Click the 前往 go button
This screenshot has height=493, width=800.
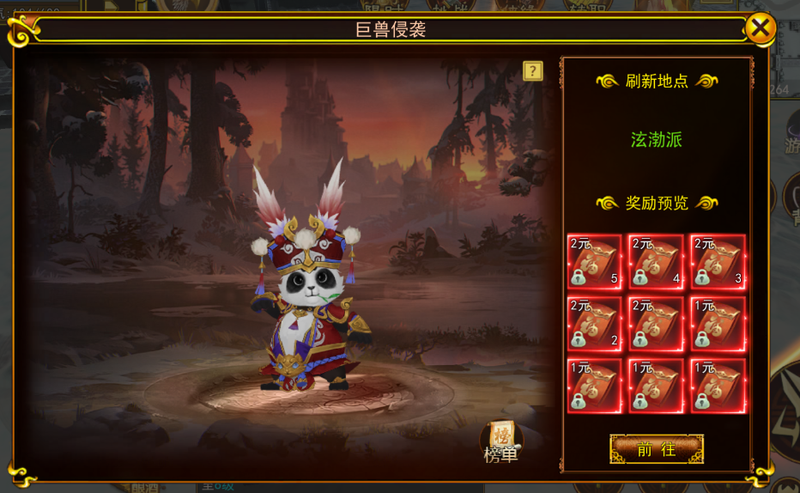tap(656, 449)
